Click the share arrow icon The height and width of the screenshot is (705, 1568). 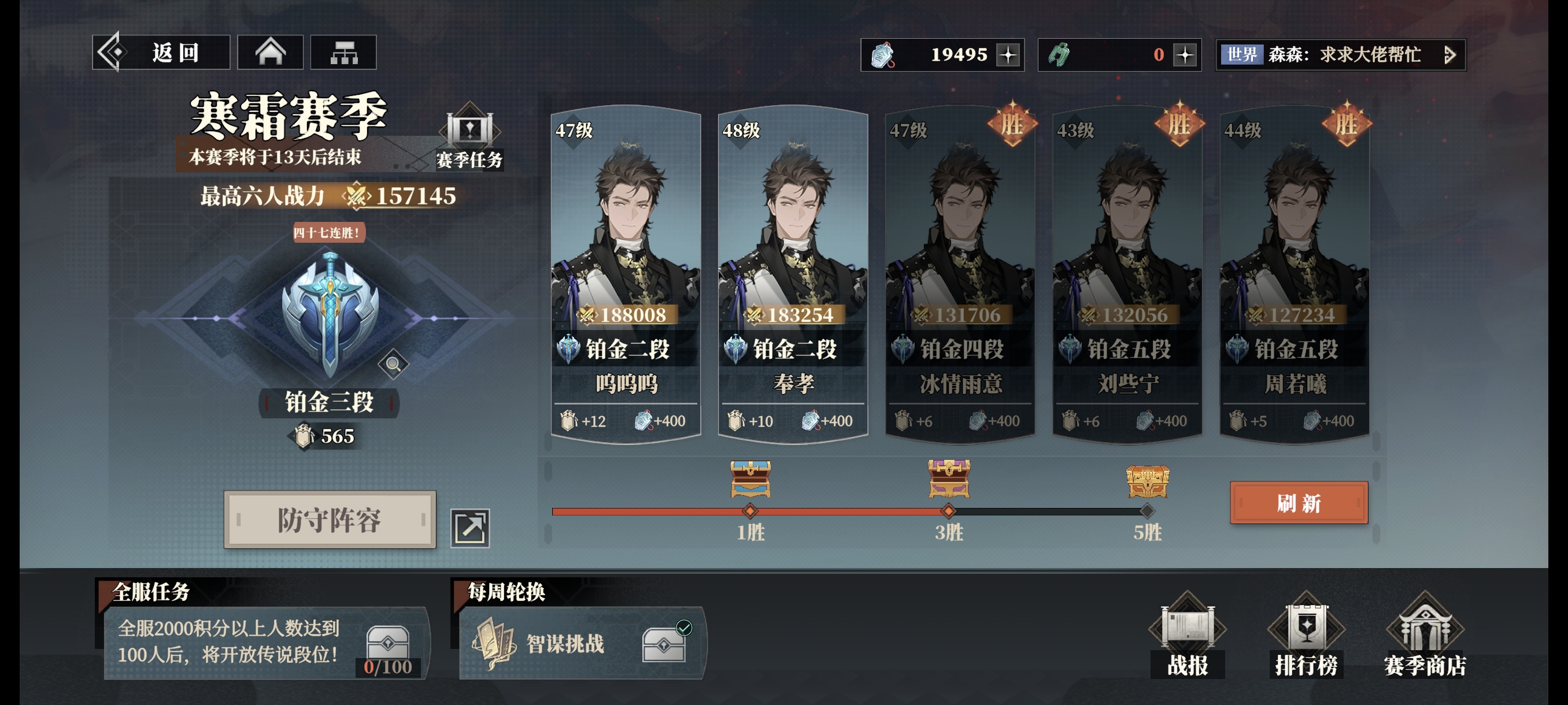point(470,528)
